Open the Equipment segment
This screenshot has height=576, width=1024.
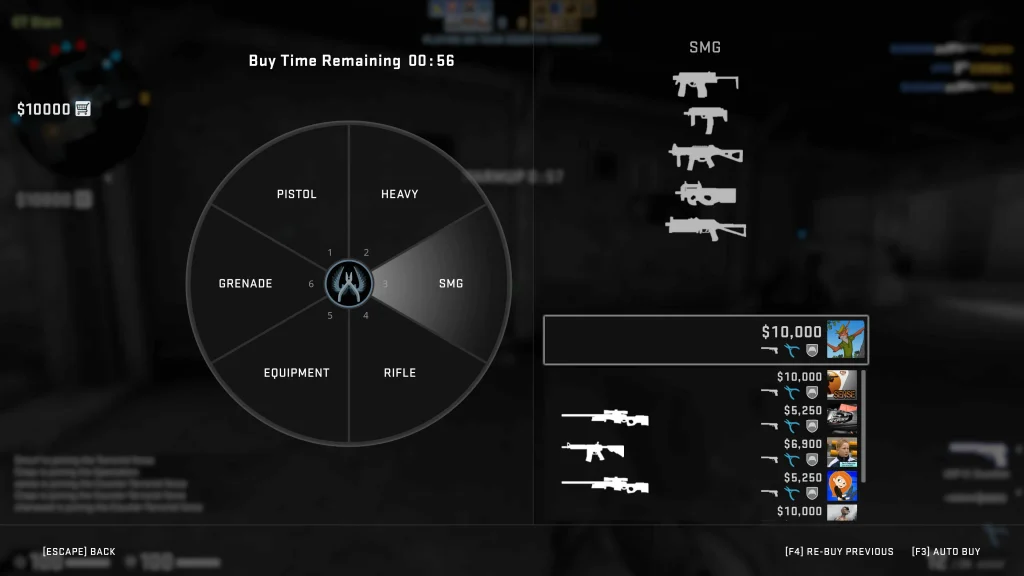tap(296, 373)
